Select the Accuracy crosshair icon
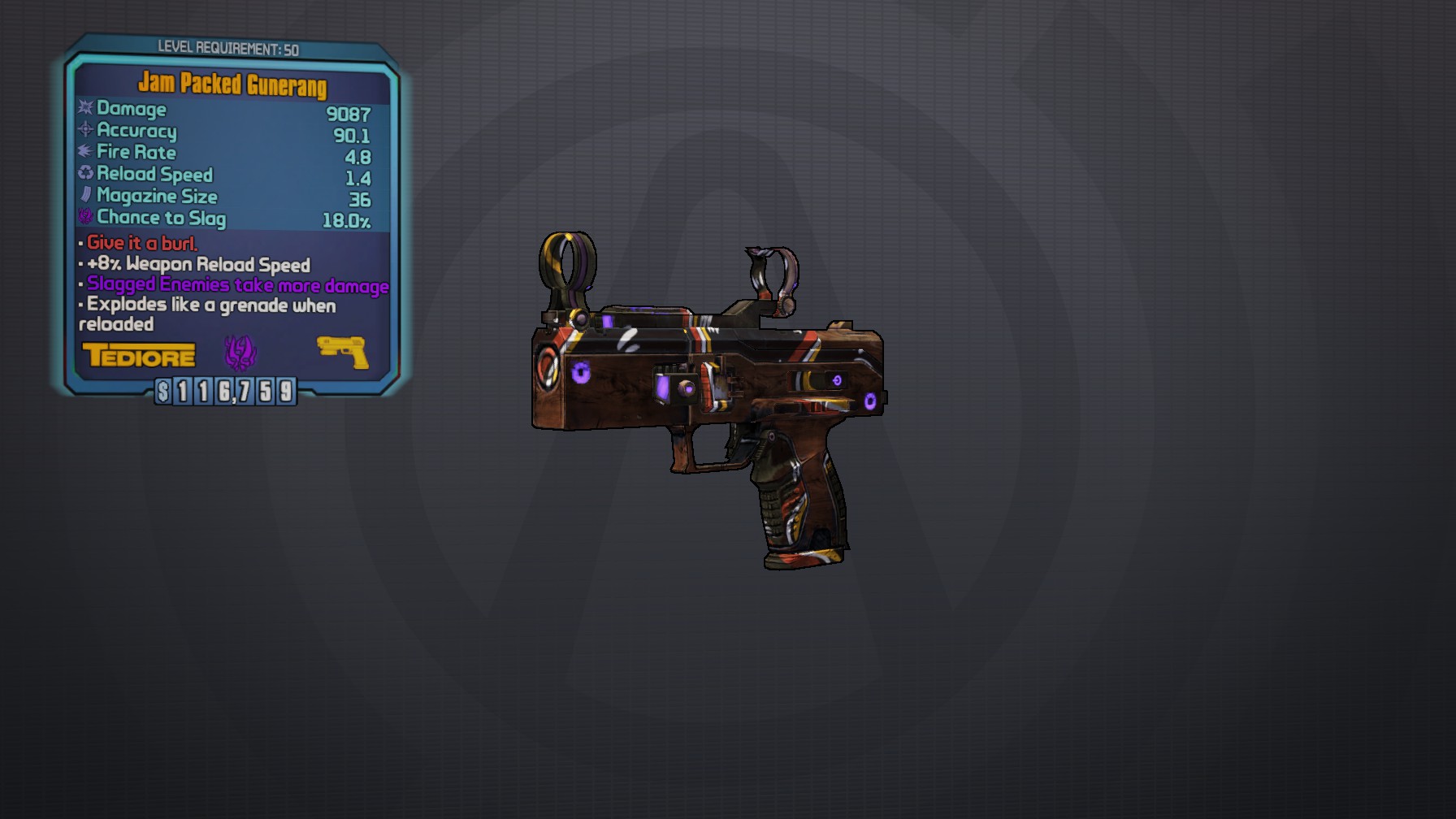 84,131
